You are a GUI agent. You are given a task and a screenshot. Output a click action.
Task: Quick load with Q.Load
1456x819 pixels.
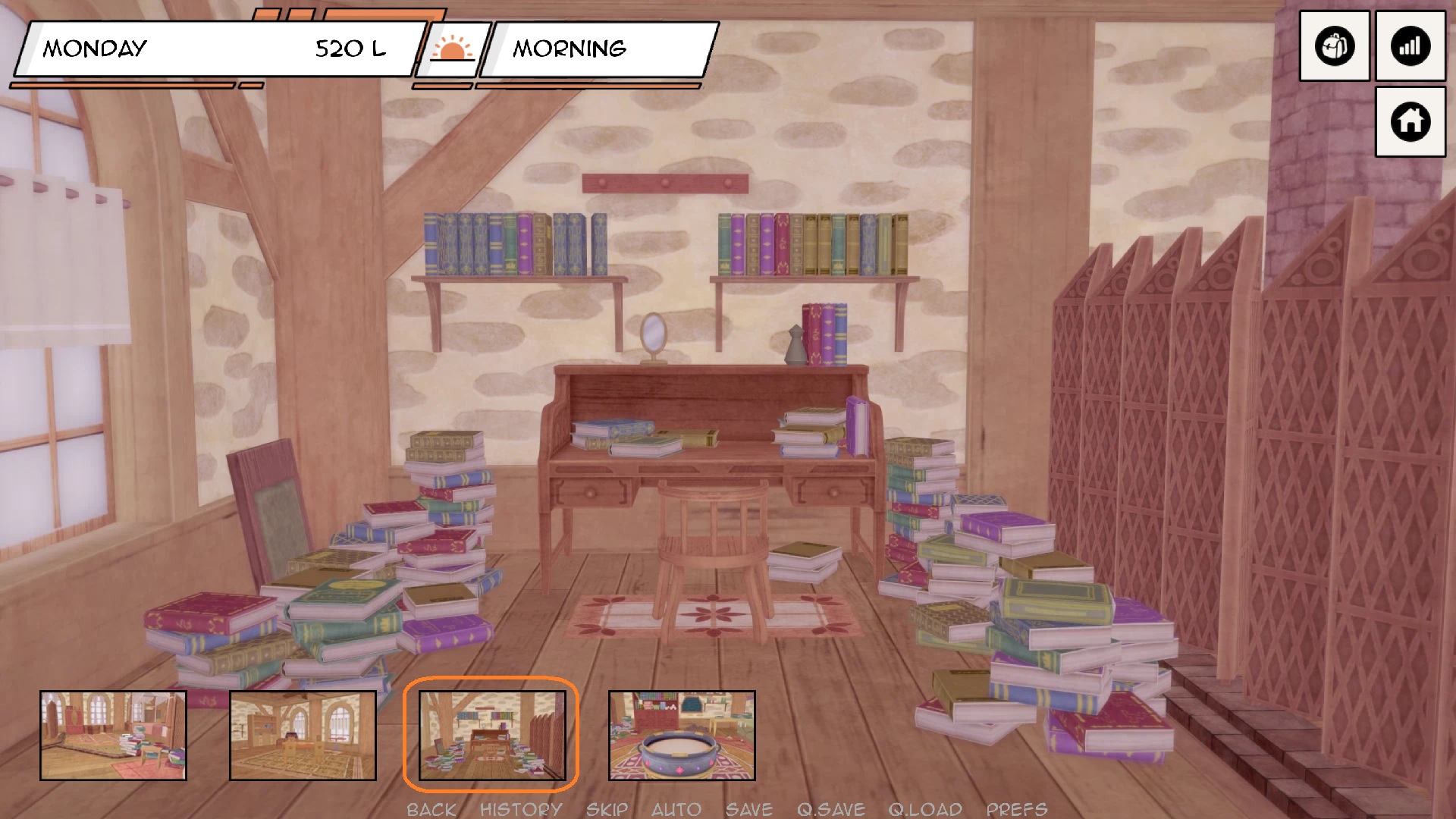(925, 809)
